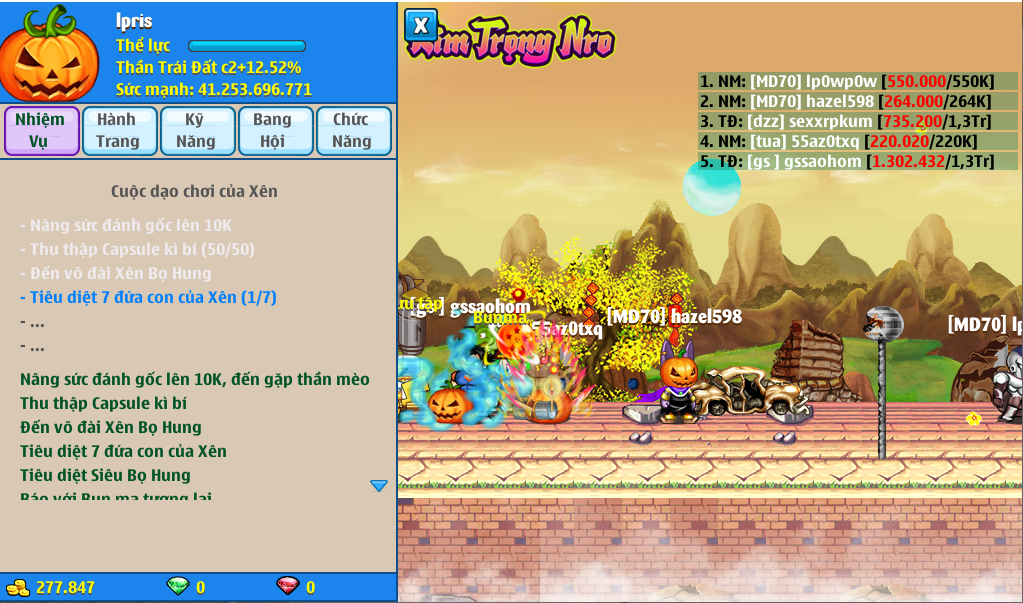
Task: Select ranking row of player lp0wp0w
Action: point(858,82)
